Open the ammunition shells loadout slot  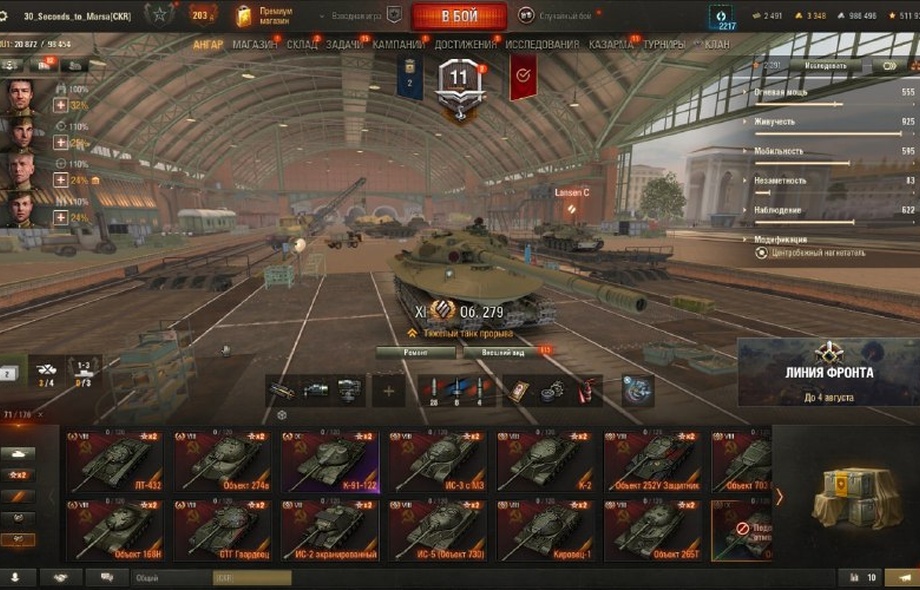point(457,390)
